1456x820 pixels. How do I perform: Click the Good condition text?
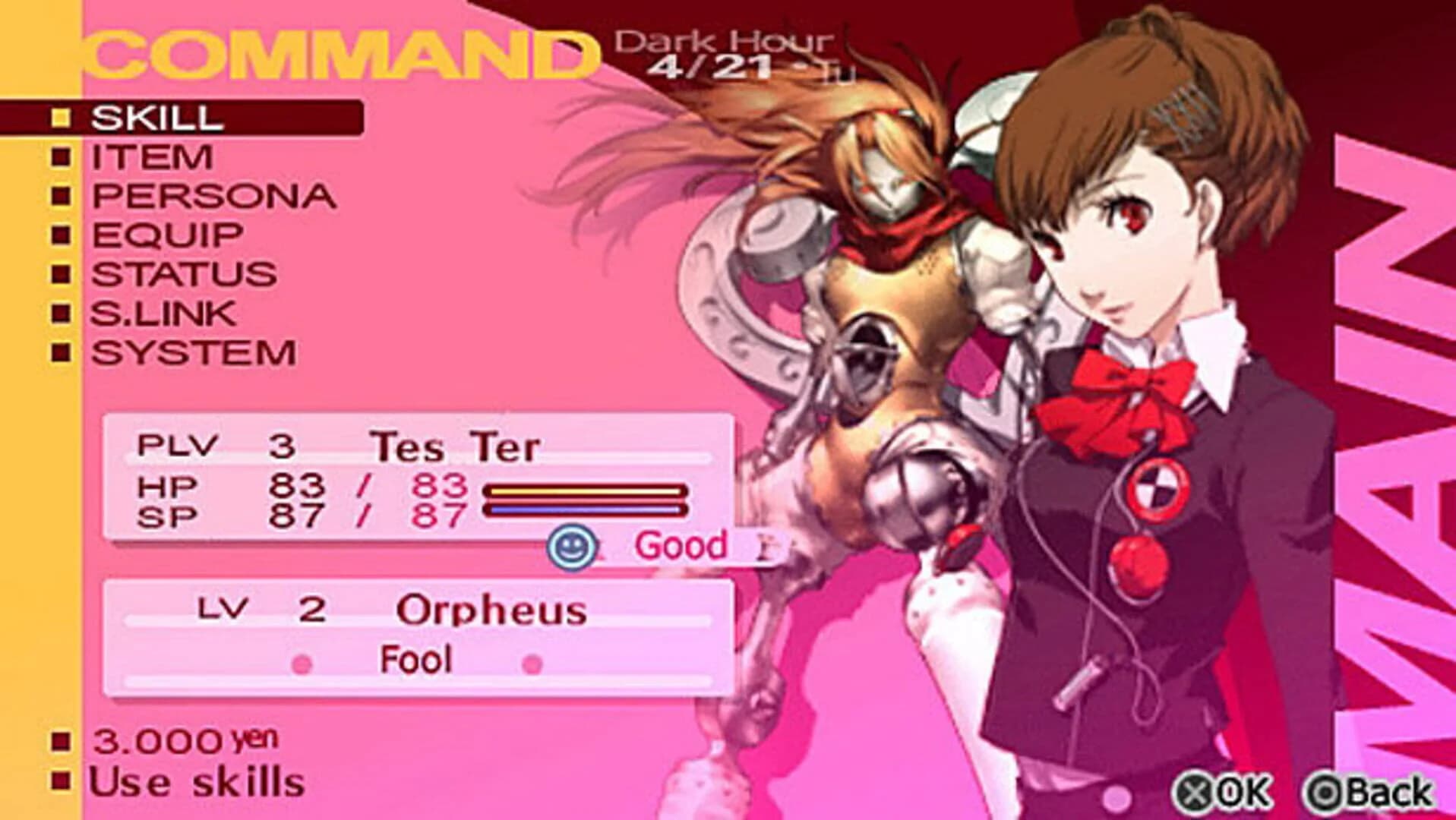[683, 544]
